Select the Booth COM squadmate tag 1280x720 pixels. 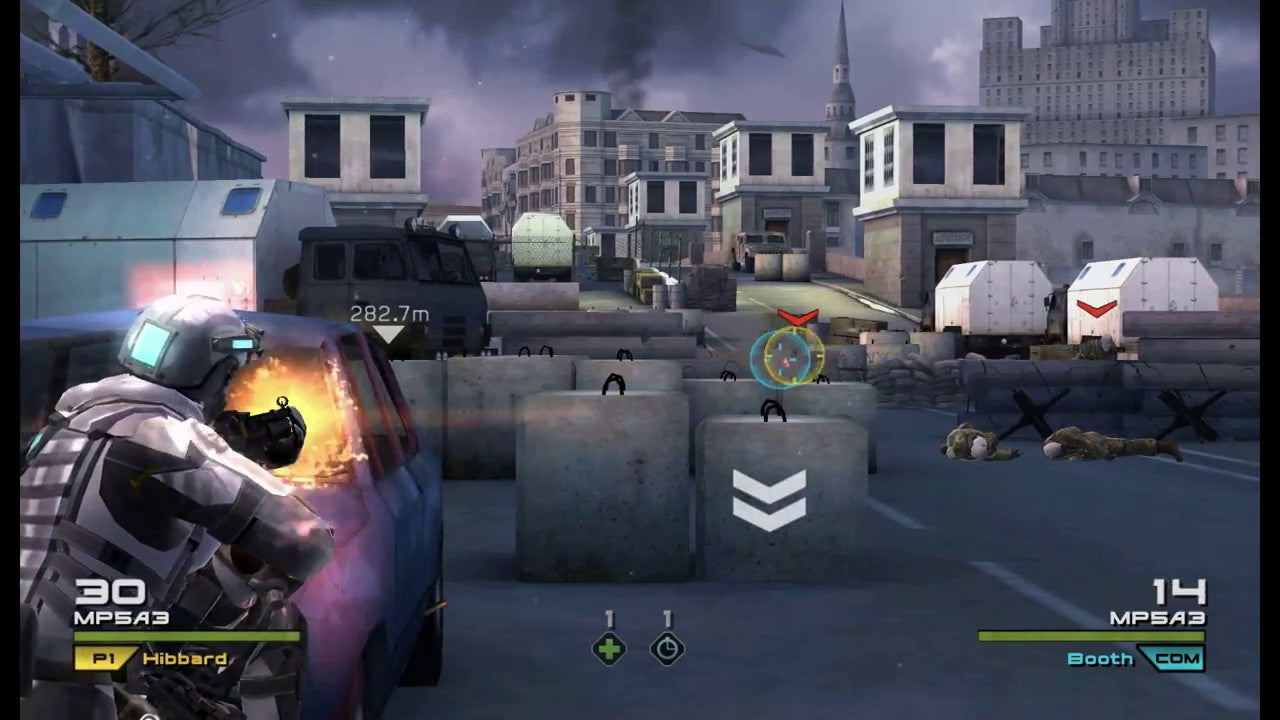coord(1135,659)
